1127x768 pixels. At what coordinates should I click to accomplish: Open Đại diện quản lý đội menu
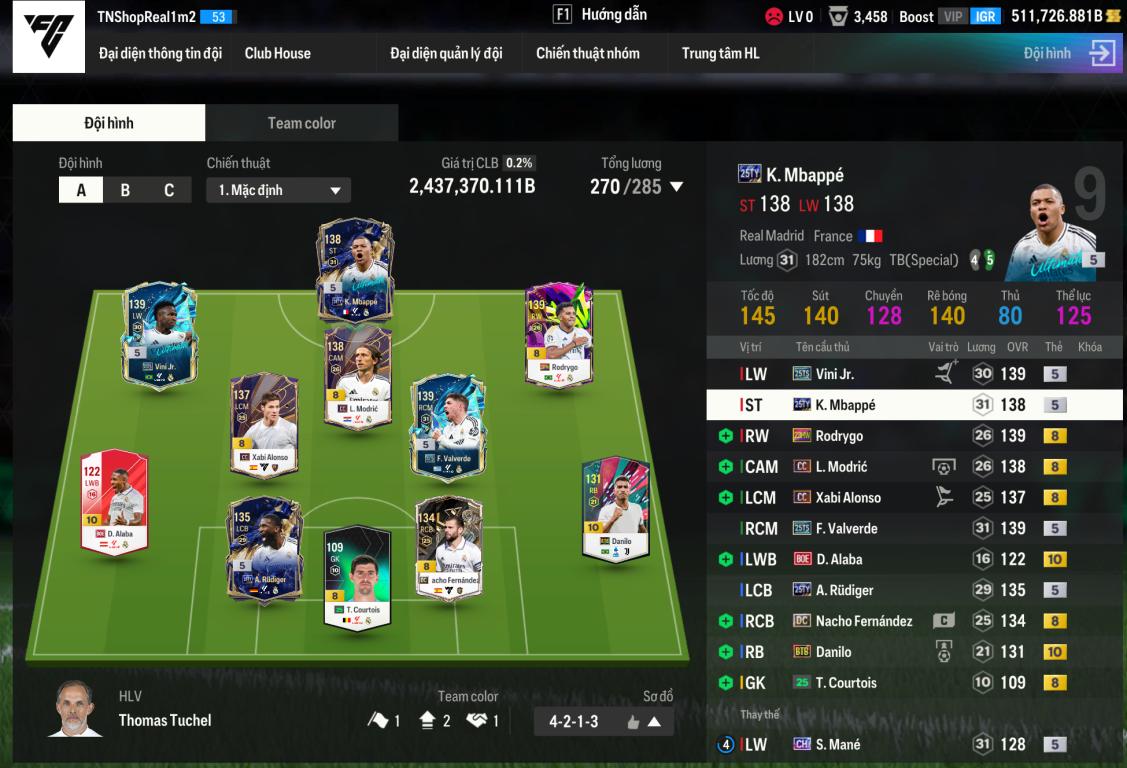click(446, 53)
